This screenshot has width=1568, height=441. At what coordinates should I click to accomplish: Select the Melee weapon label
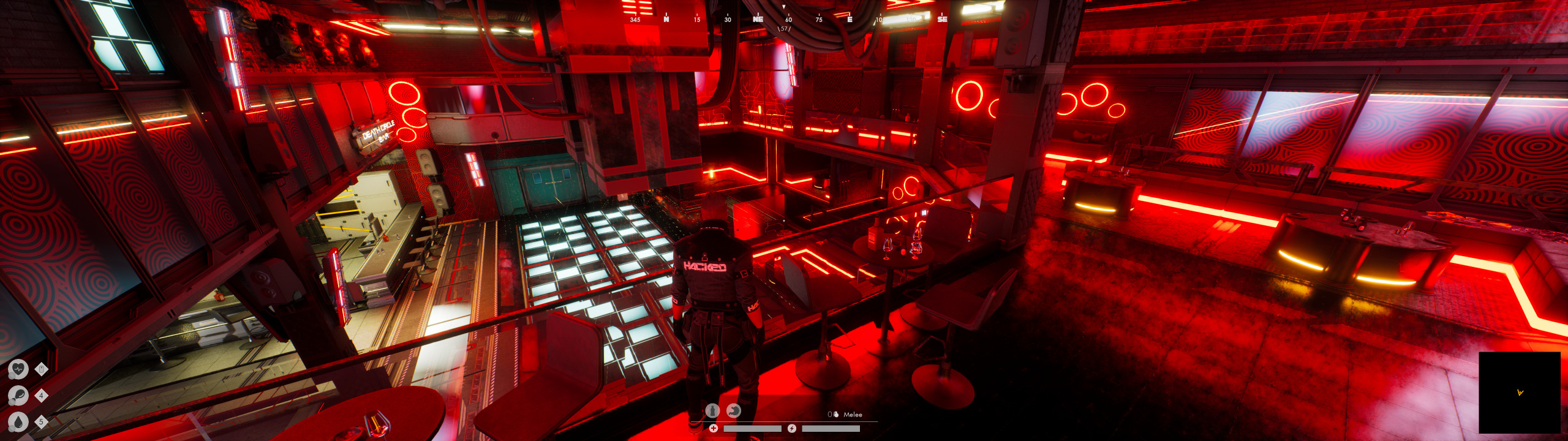(853, 415)
